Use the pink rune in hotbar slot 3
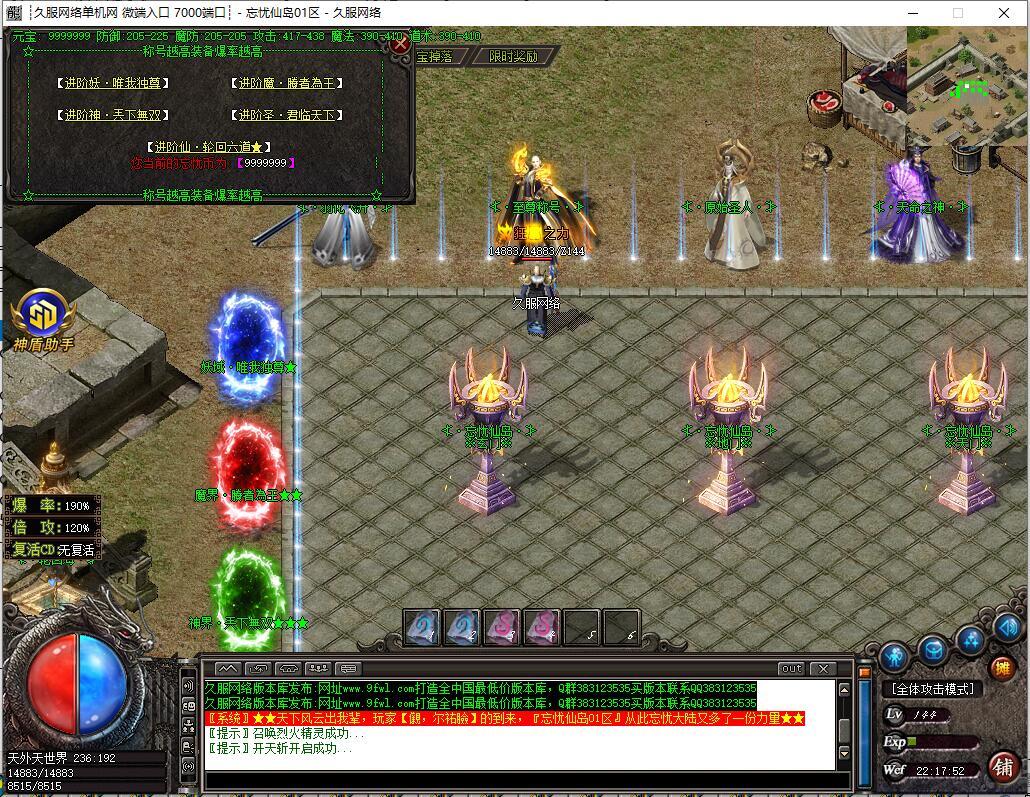1030x797 pixels. tap(502, 627)
